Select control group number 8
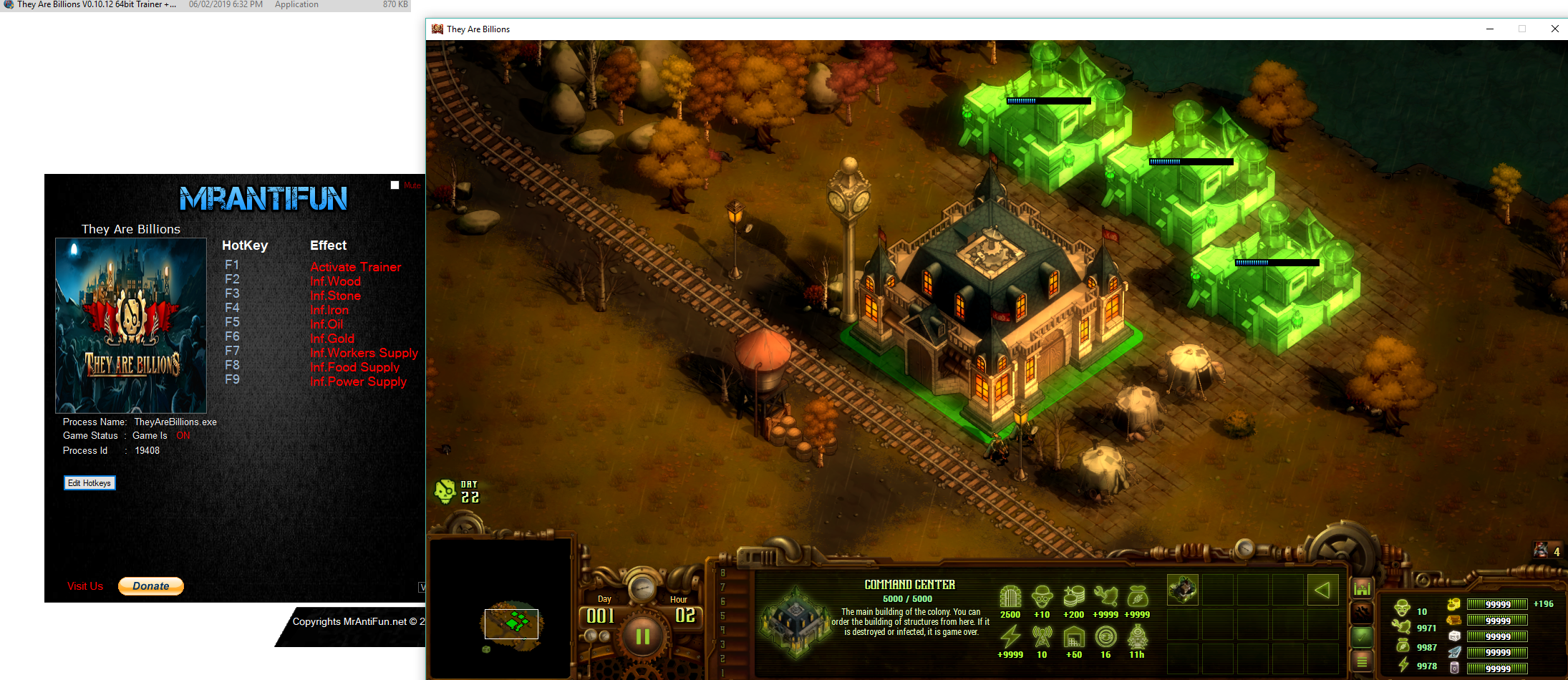 point(723,573)
